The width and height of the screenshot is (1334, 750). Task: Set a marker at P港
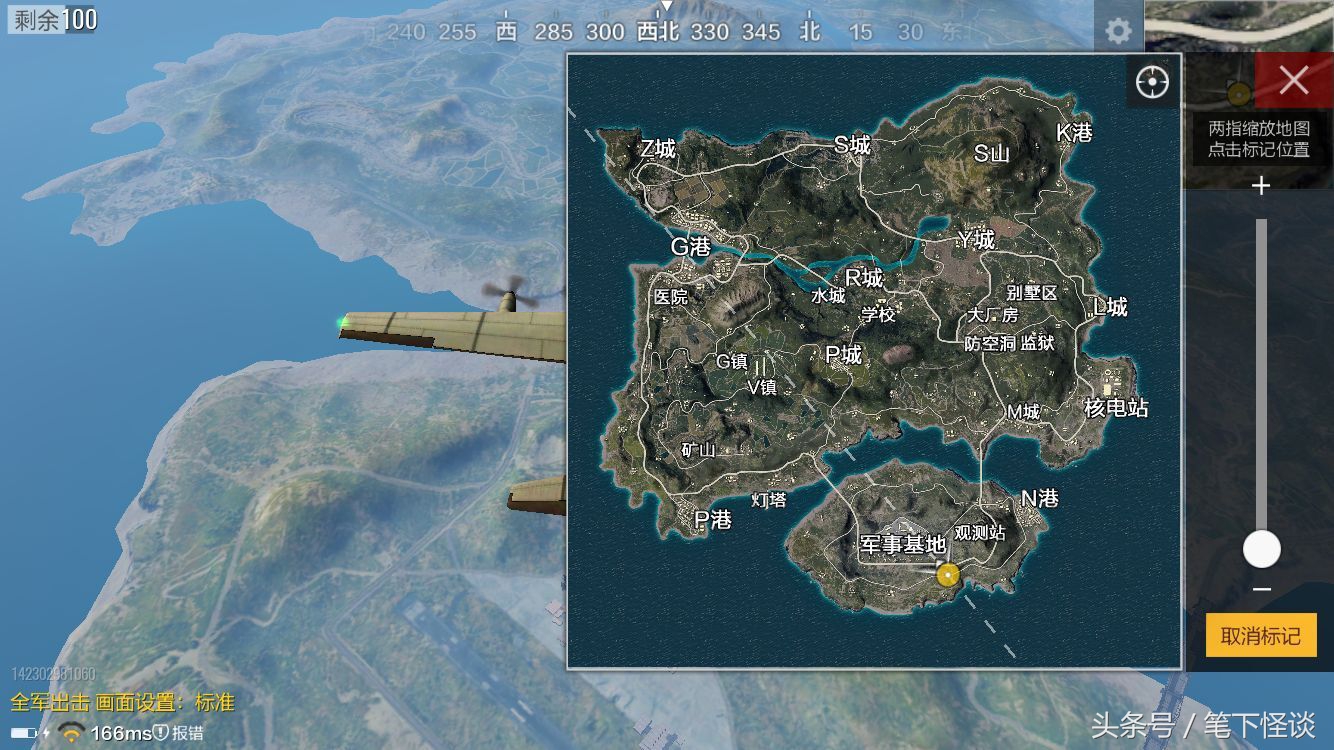coord(713,520)
